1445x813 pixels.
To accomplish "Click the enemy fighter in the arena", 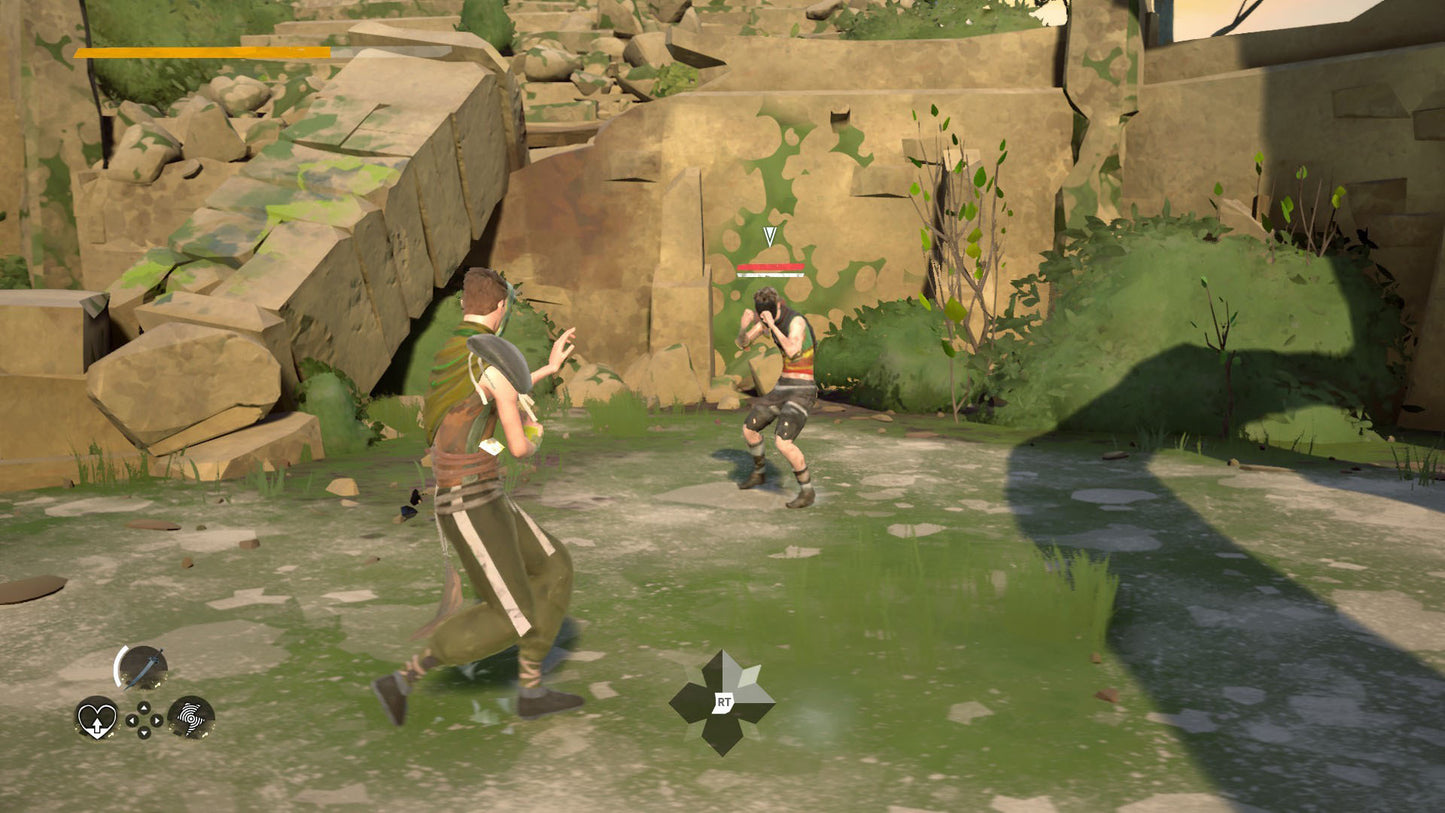I will tap(780, 390).
